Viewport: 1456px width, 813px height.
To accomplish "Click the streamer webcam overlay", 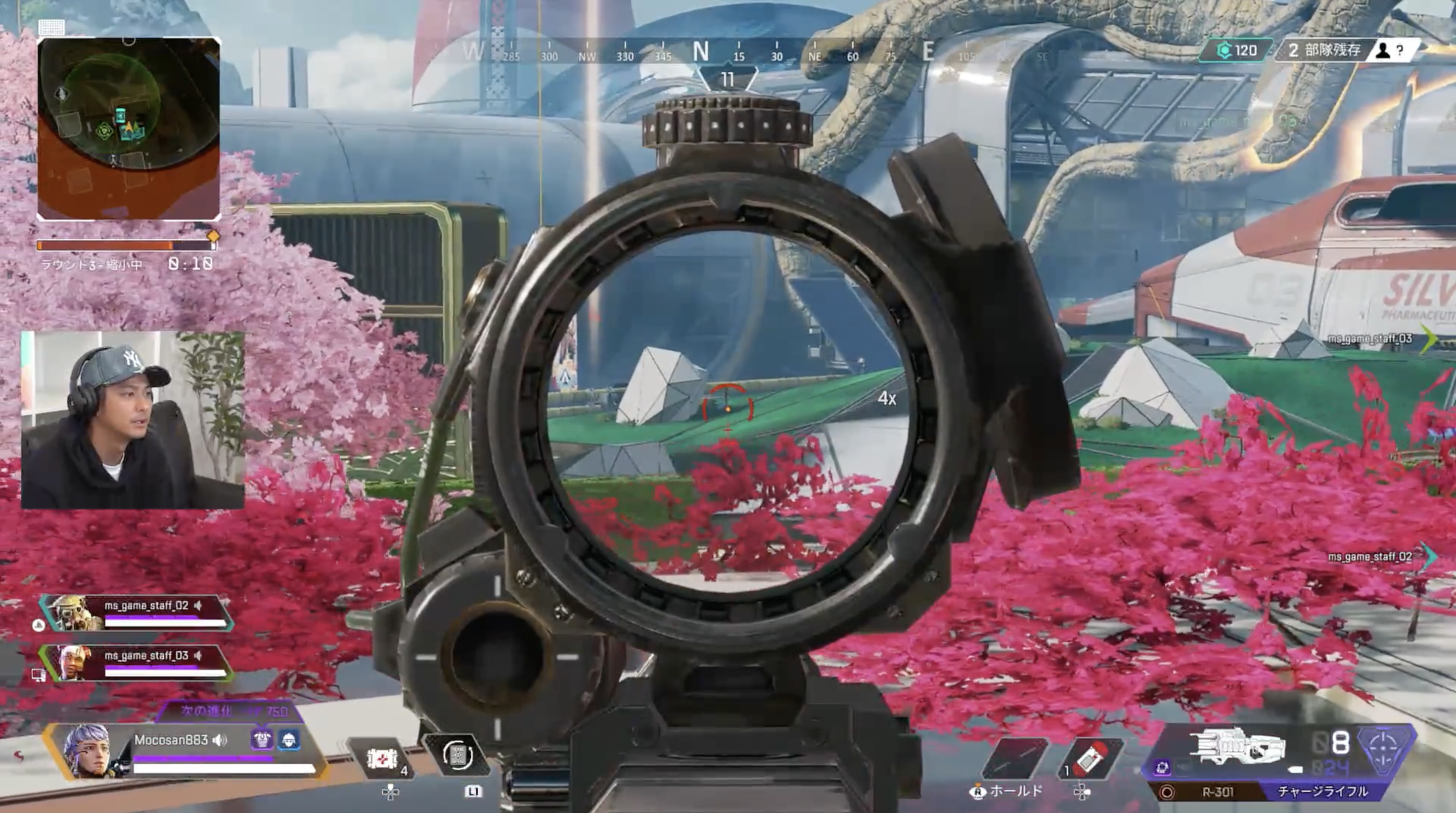I will (133, 420).
